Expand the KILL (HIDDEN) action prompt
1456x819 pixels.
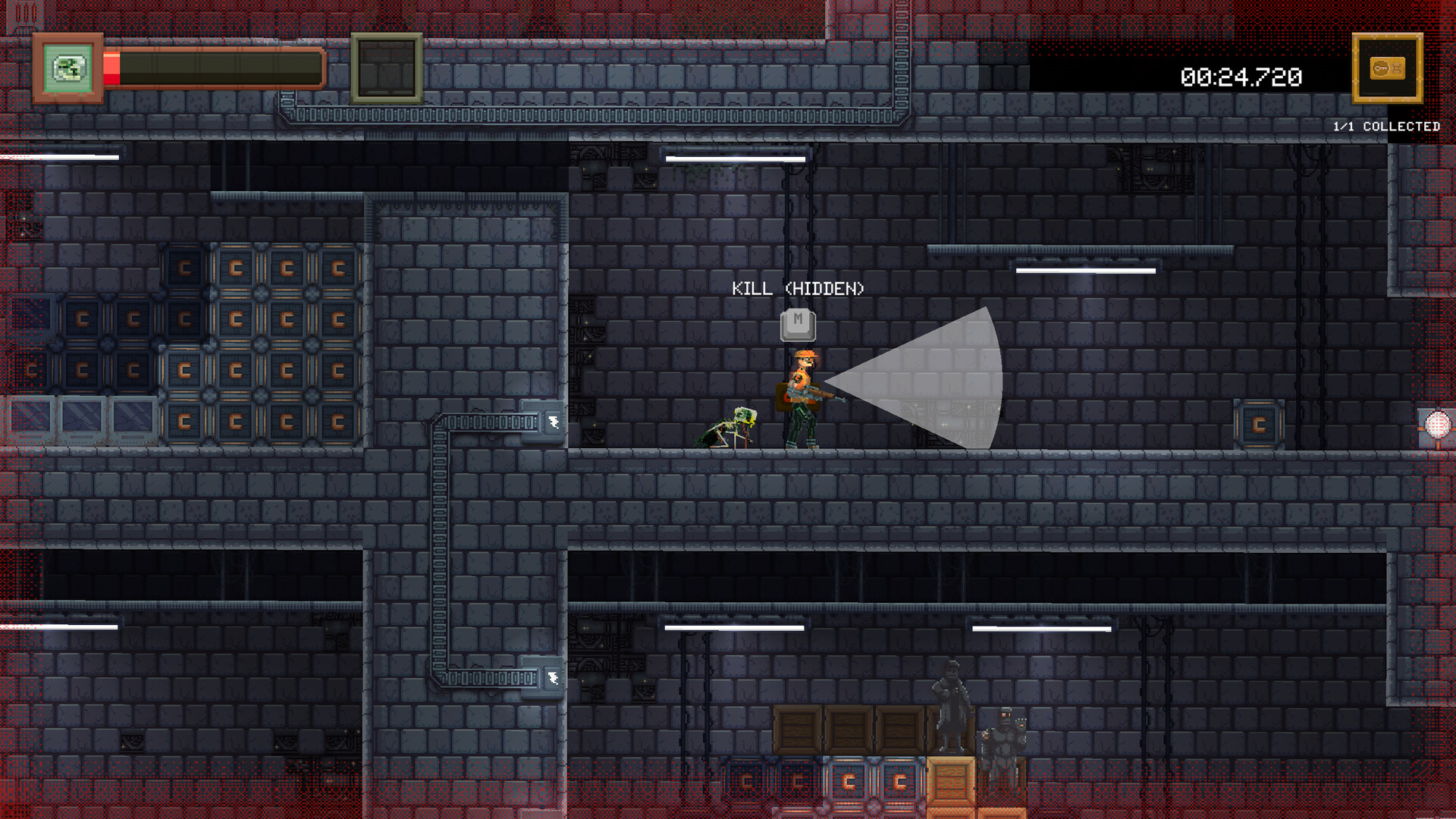point(798,289)
